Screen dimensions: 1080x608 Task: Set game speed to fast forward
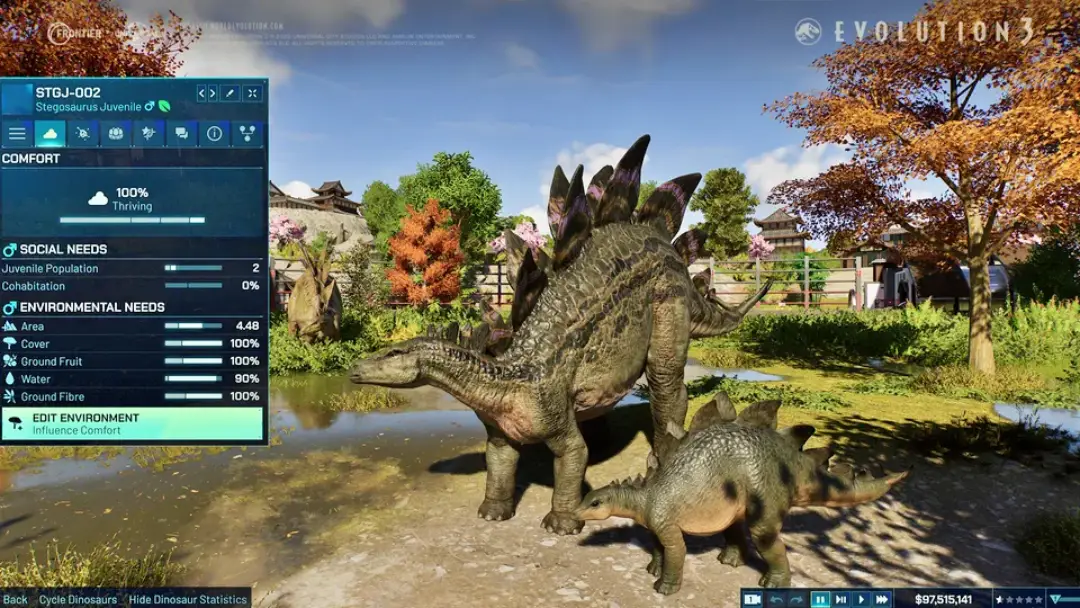tap(881, 599)
